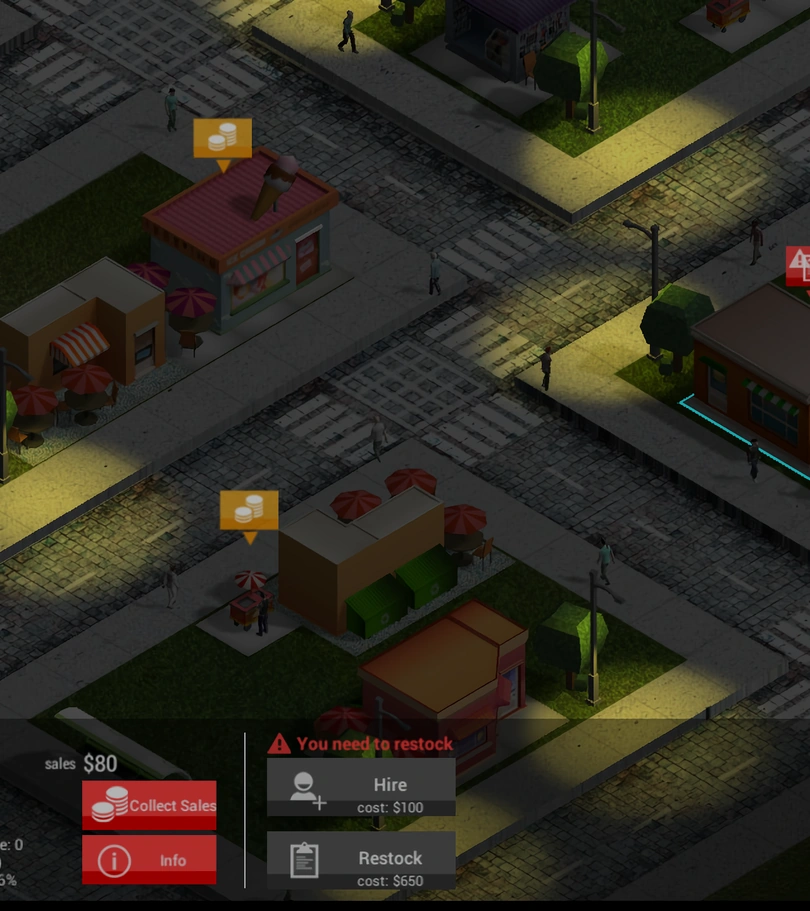Image resolution: width=810 pixels, height=911 pixels.
Task: Tap the coin marker above the ice cream shop
Action: 222,140
